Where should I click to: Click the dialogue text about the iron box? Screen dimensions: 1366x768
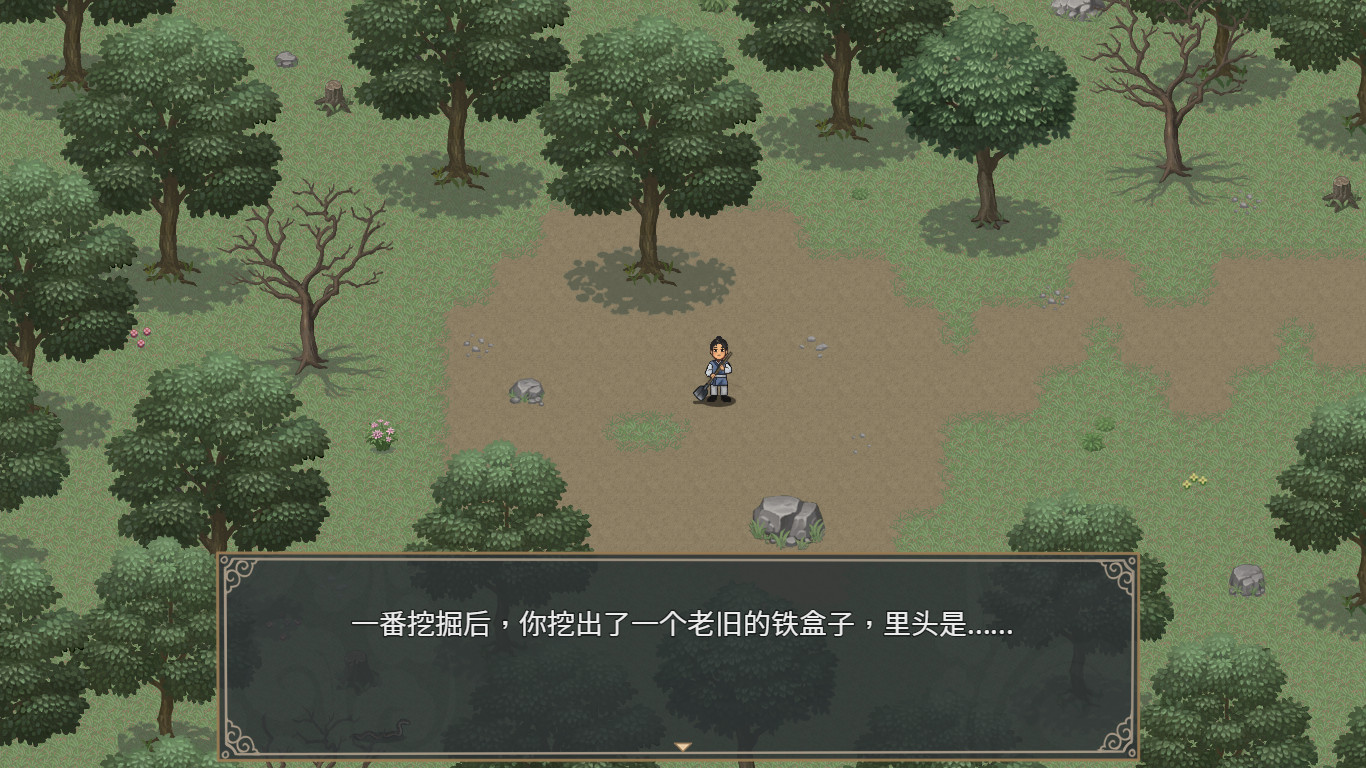(x=683, y=627)
